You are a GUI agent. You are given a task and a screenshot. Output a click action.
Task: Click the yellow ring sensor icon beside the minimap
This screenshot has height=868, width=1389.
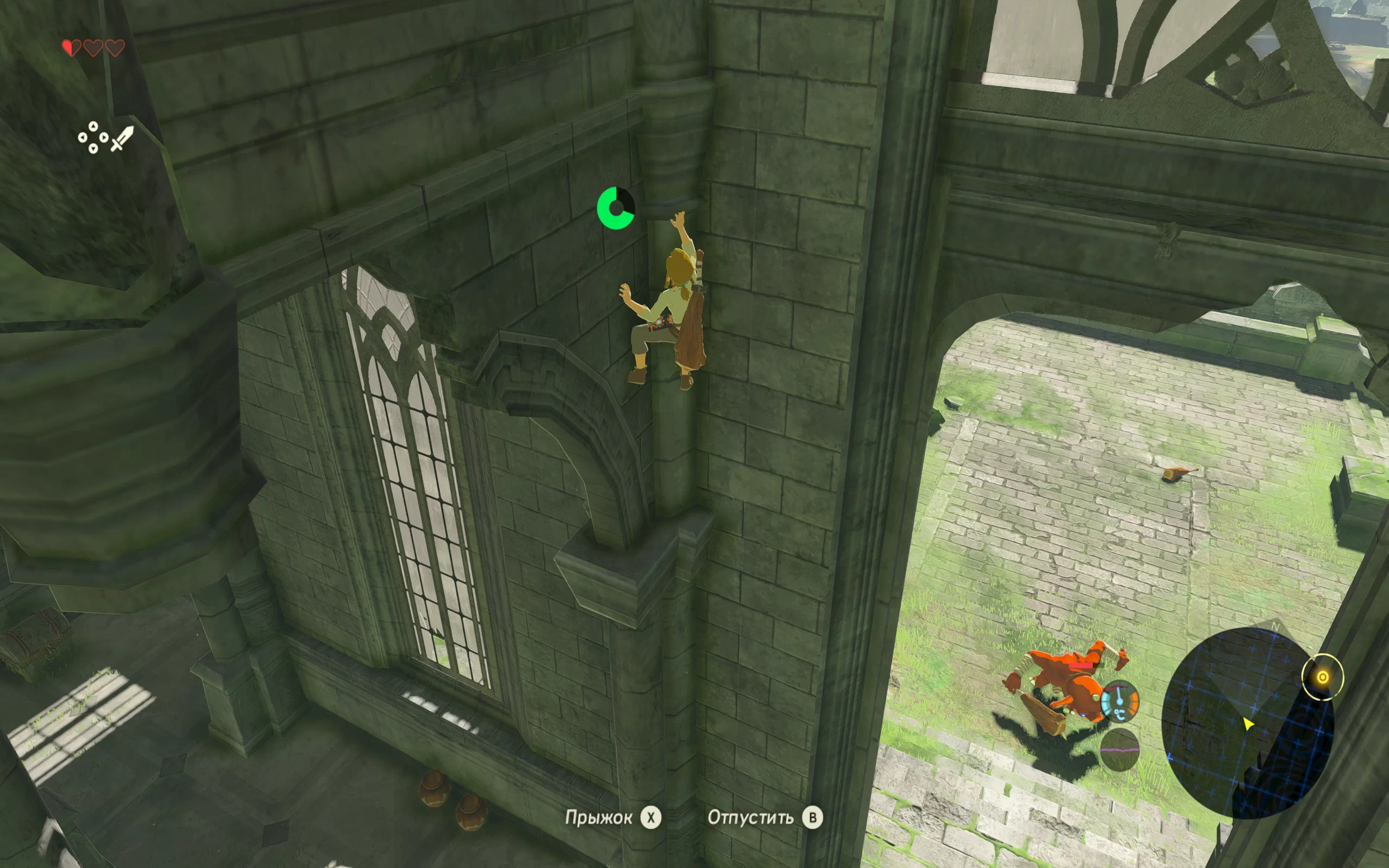(x=1322, y=678)
